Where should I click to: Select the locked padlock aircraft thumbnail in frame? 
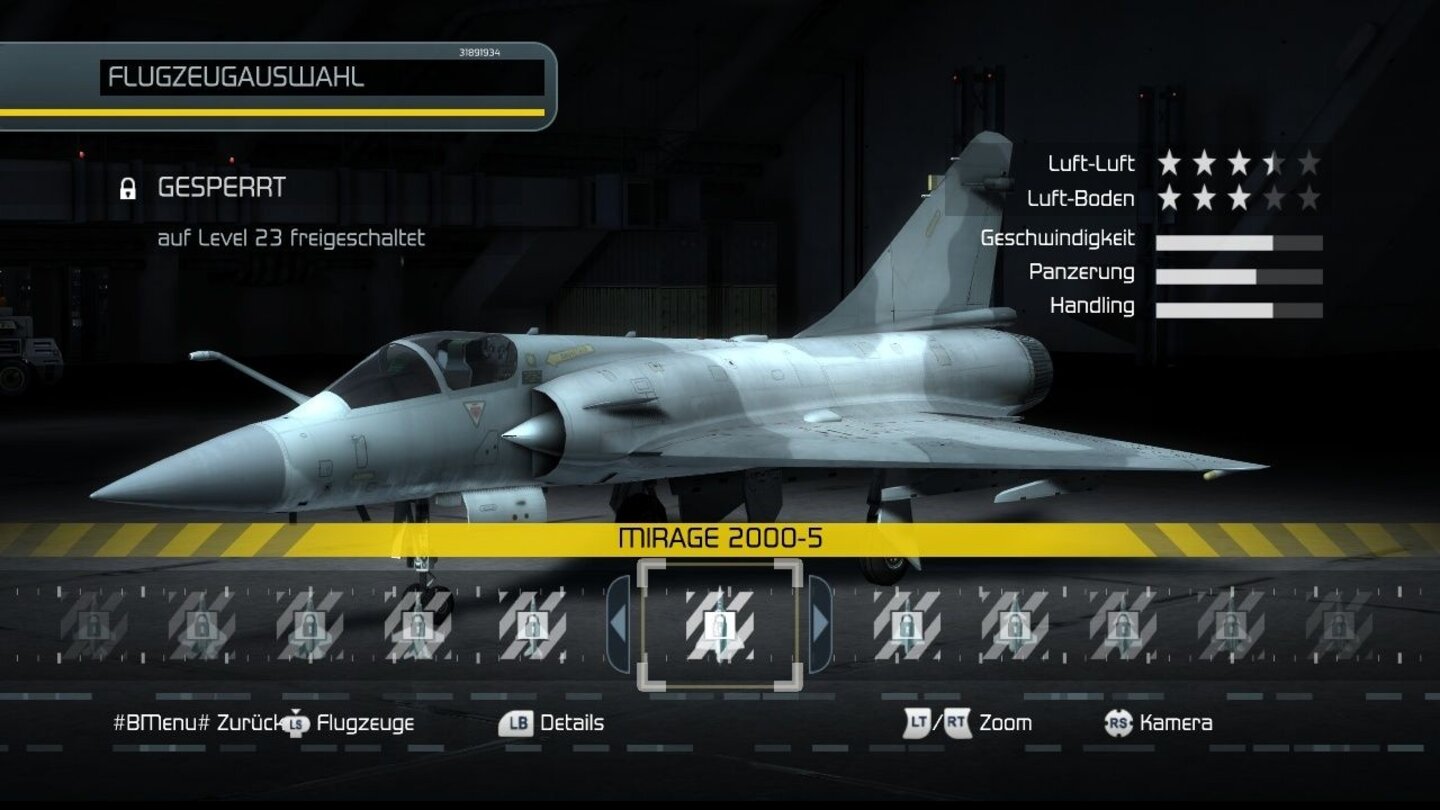(x=722, y=627)
